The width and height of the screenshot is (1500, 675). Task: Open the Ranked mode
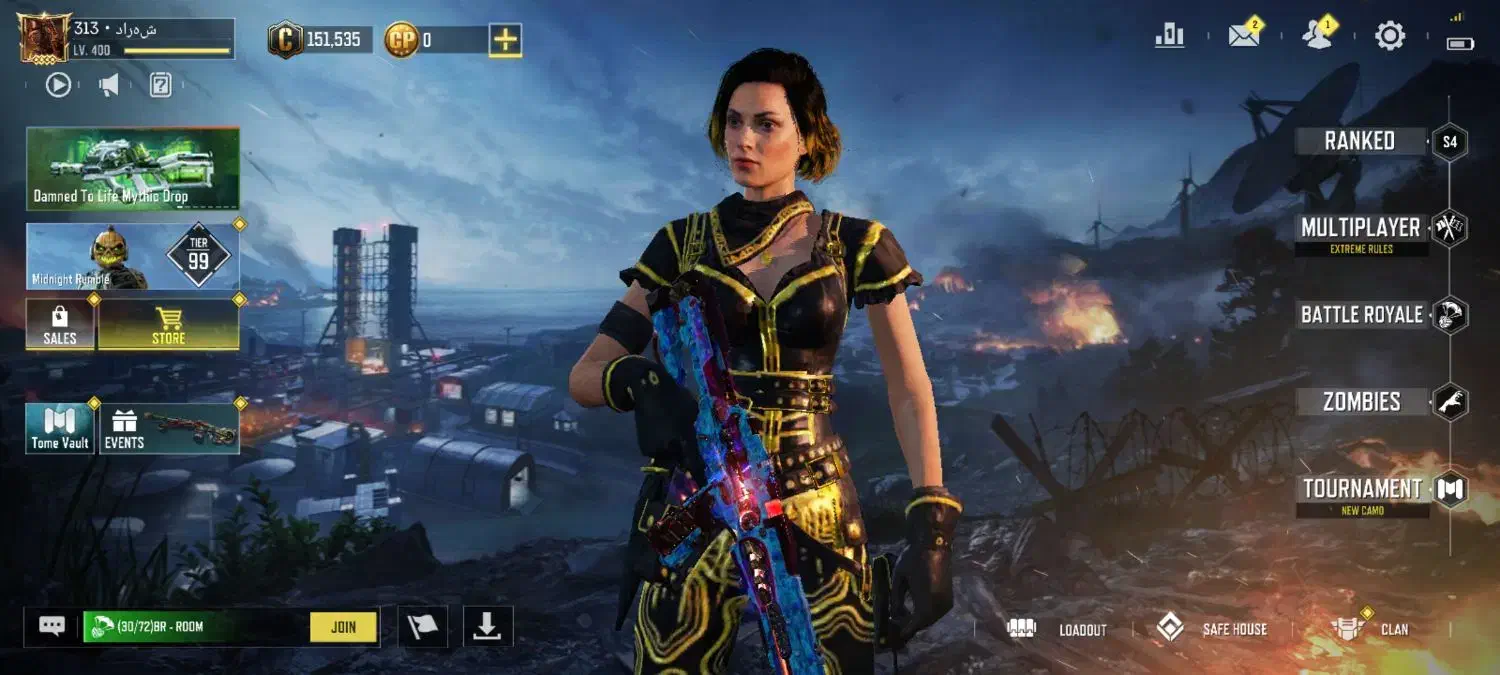pos(1360,141)
